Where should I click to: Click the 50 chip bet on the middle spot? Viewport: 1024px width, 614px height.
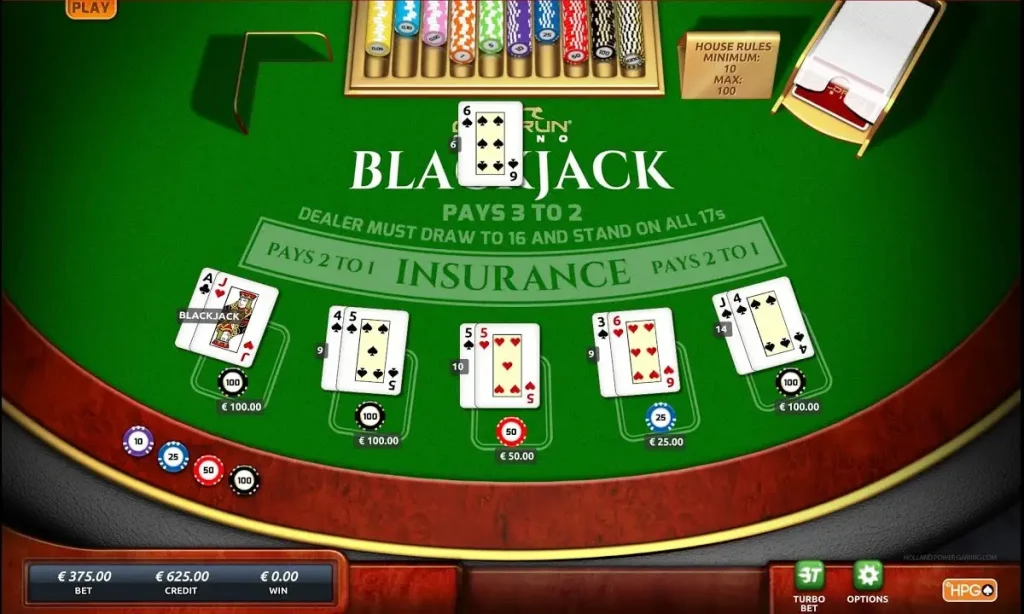(510, 431)
